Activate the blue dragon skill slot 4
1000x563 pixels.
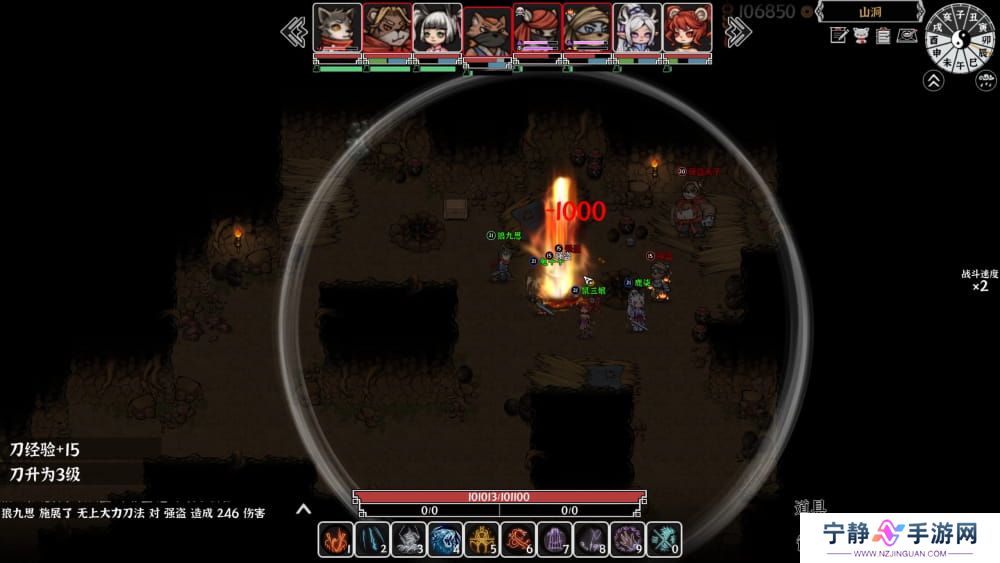(446, 540)
